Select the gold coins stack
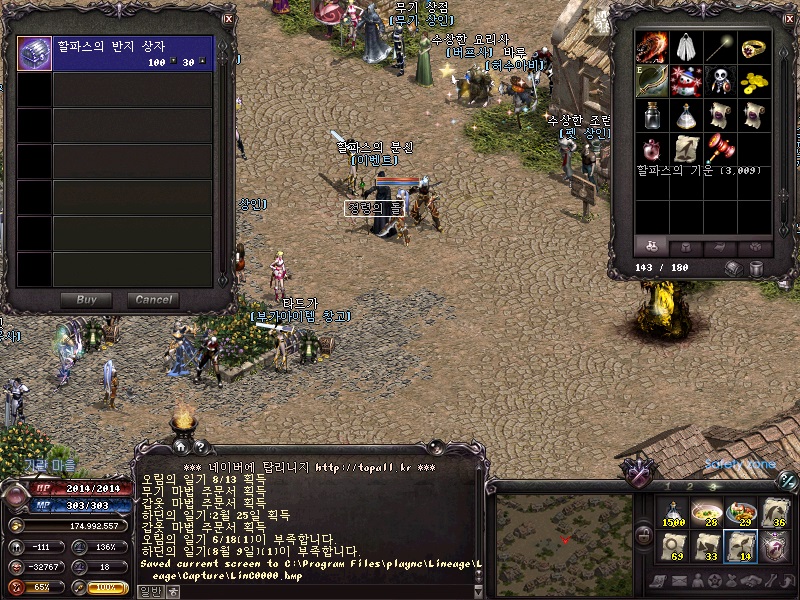The height and width of the screenshot is (600, 800). tap(752, 81)
